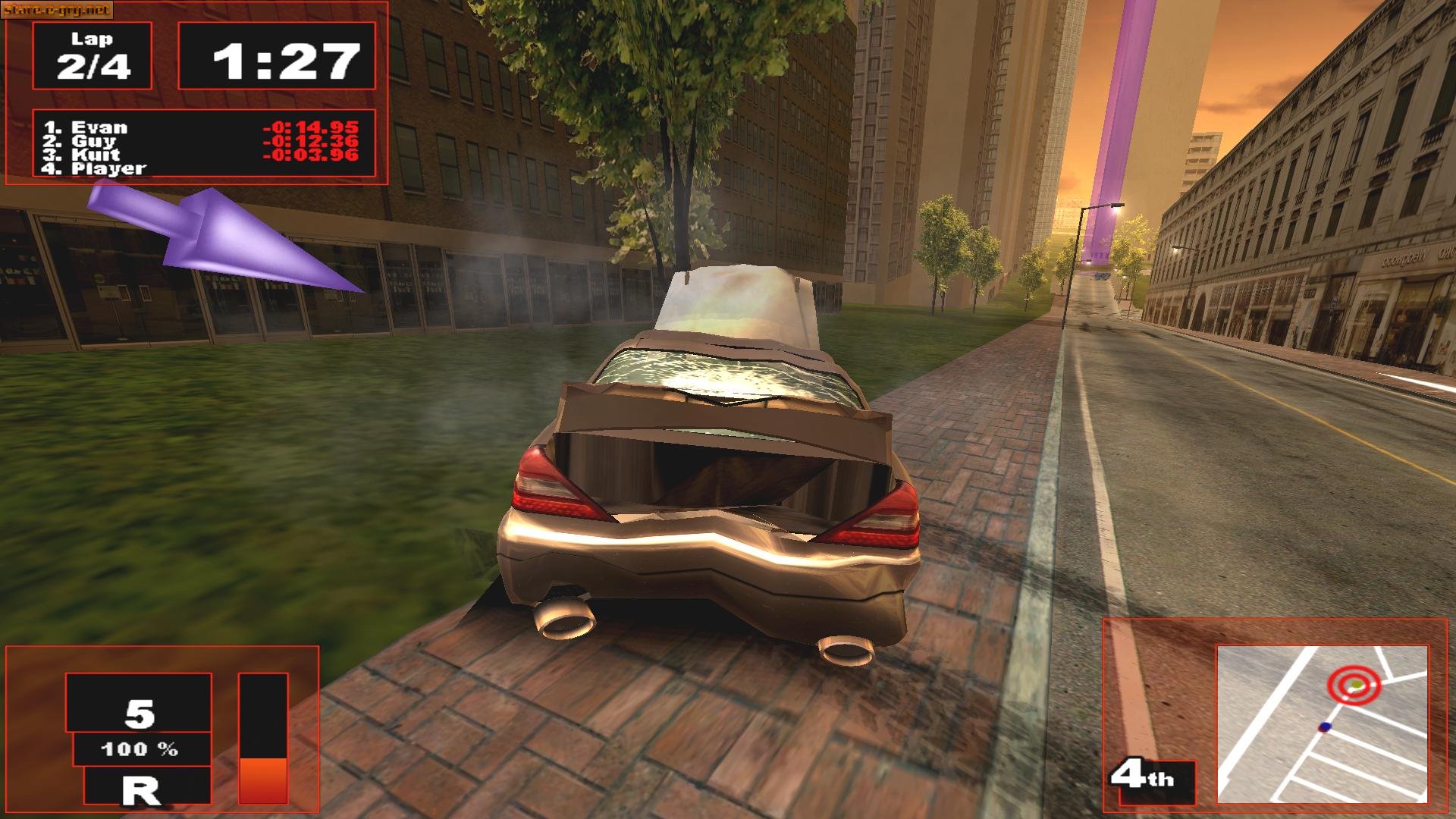Click the purple checkpoint direction arrow

click(221, 237)
